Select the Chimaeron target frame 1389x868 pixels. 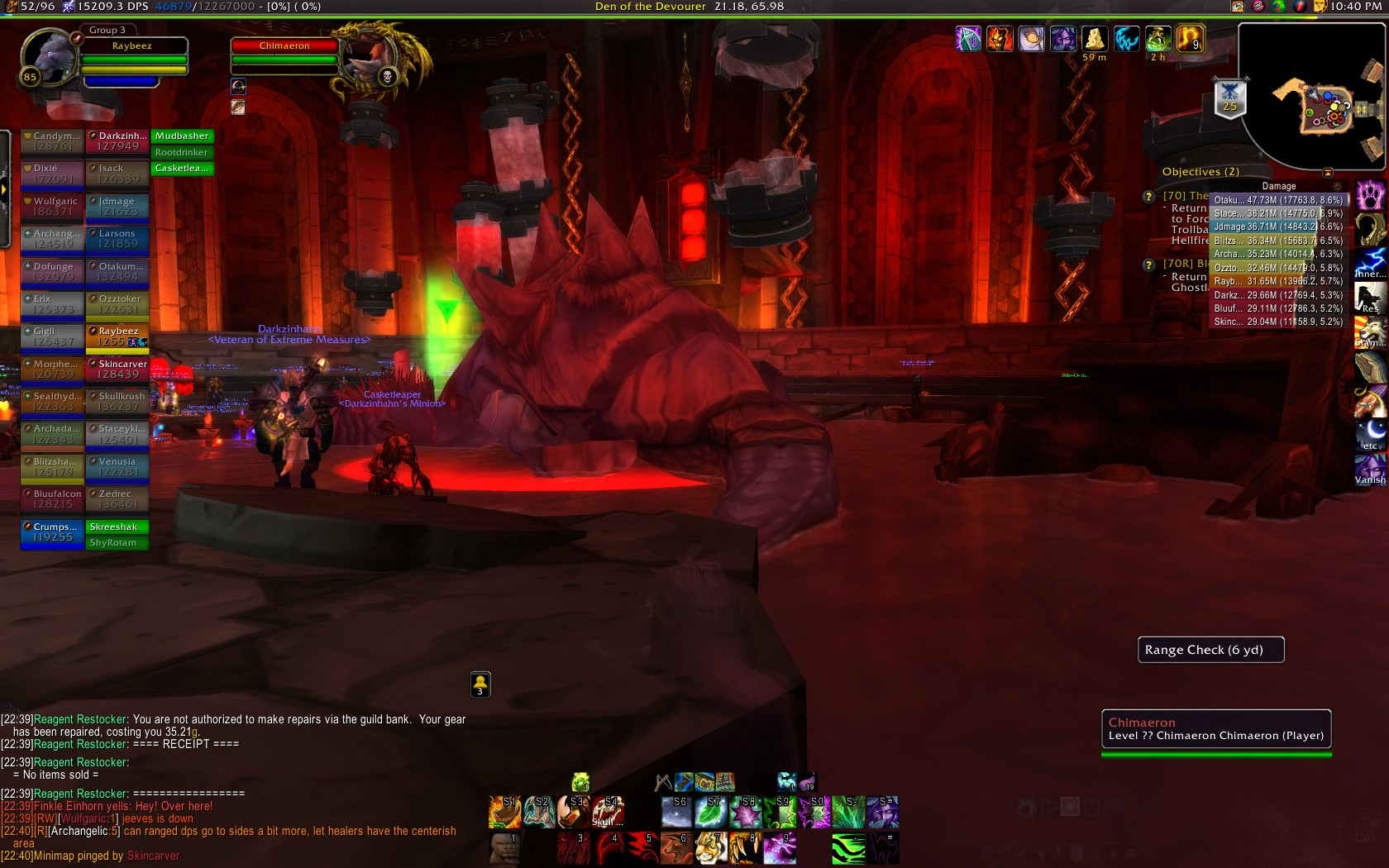pyautogui.click(x=284, y=46)
